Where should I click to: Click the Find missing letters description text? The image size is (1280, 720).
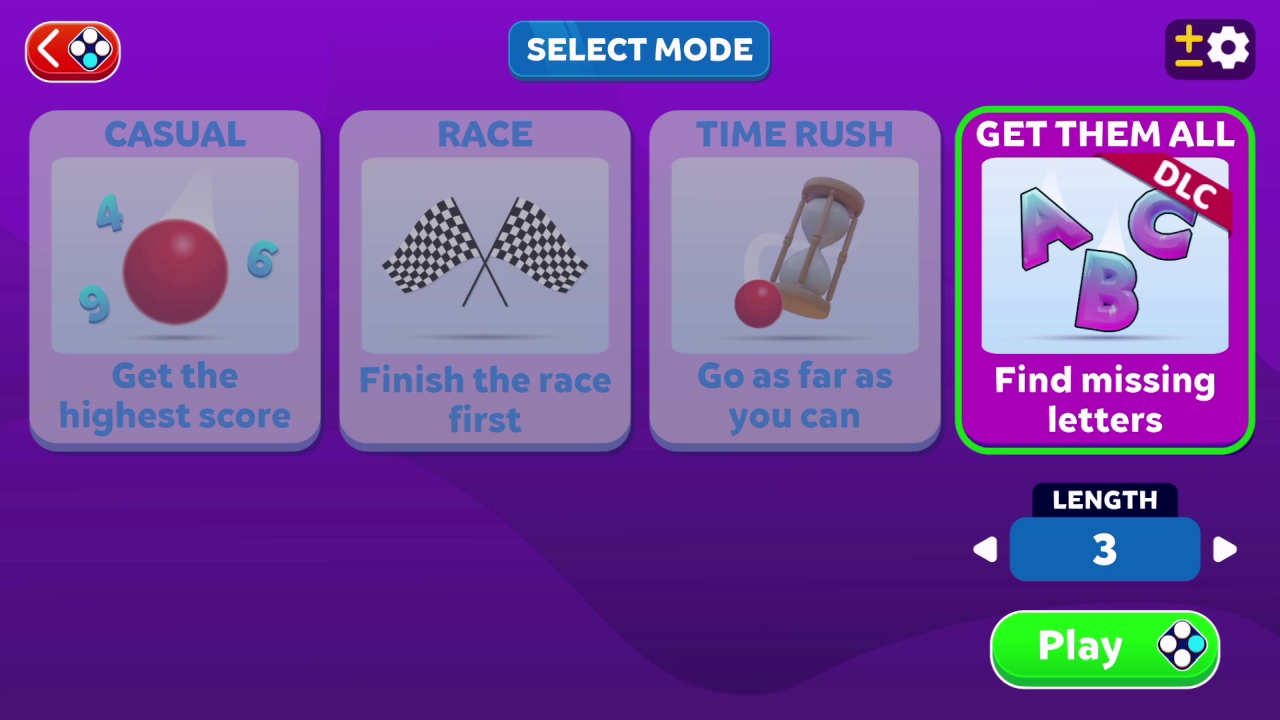pos(1105,400)
